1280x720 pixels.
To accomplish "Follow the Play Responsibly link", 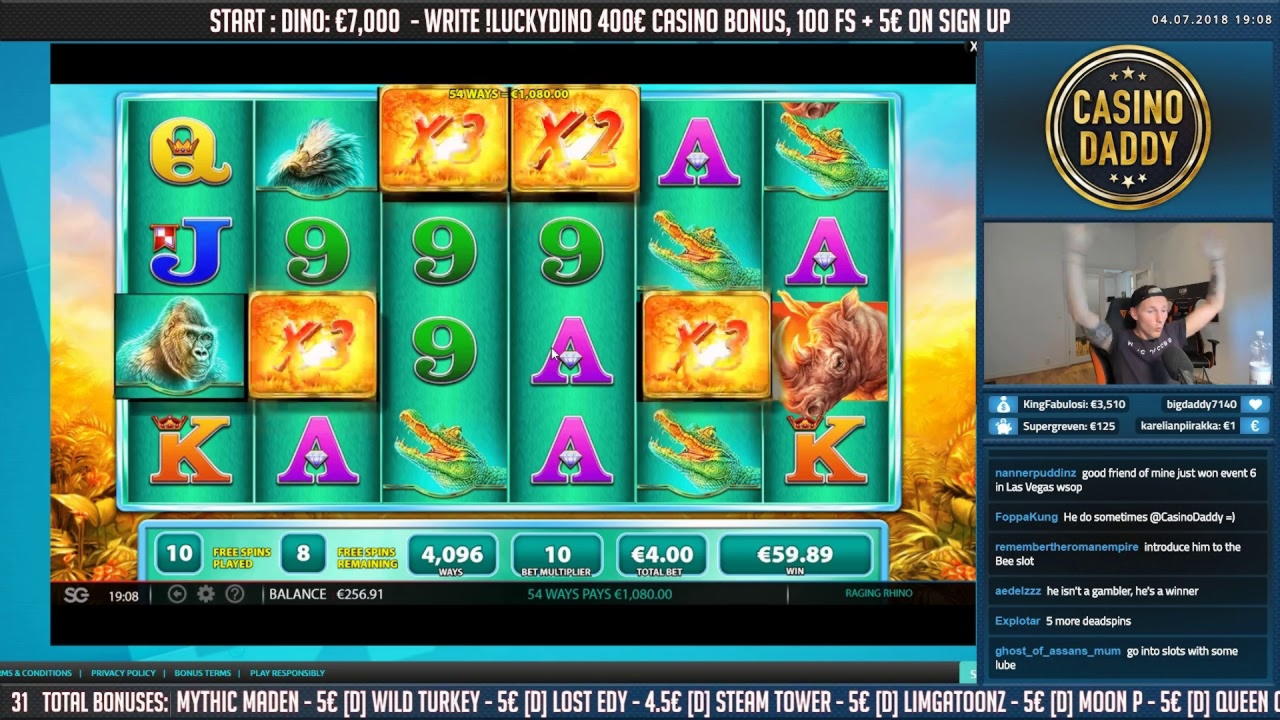I will click(287, 673).
